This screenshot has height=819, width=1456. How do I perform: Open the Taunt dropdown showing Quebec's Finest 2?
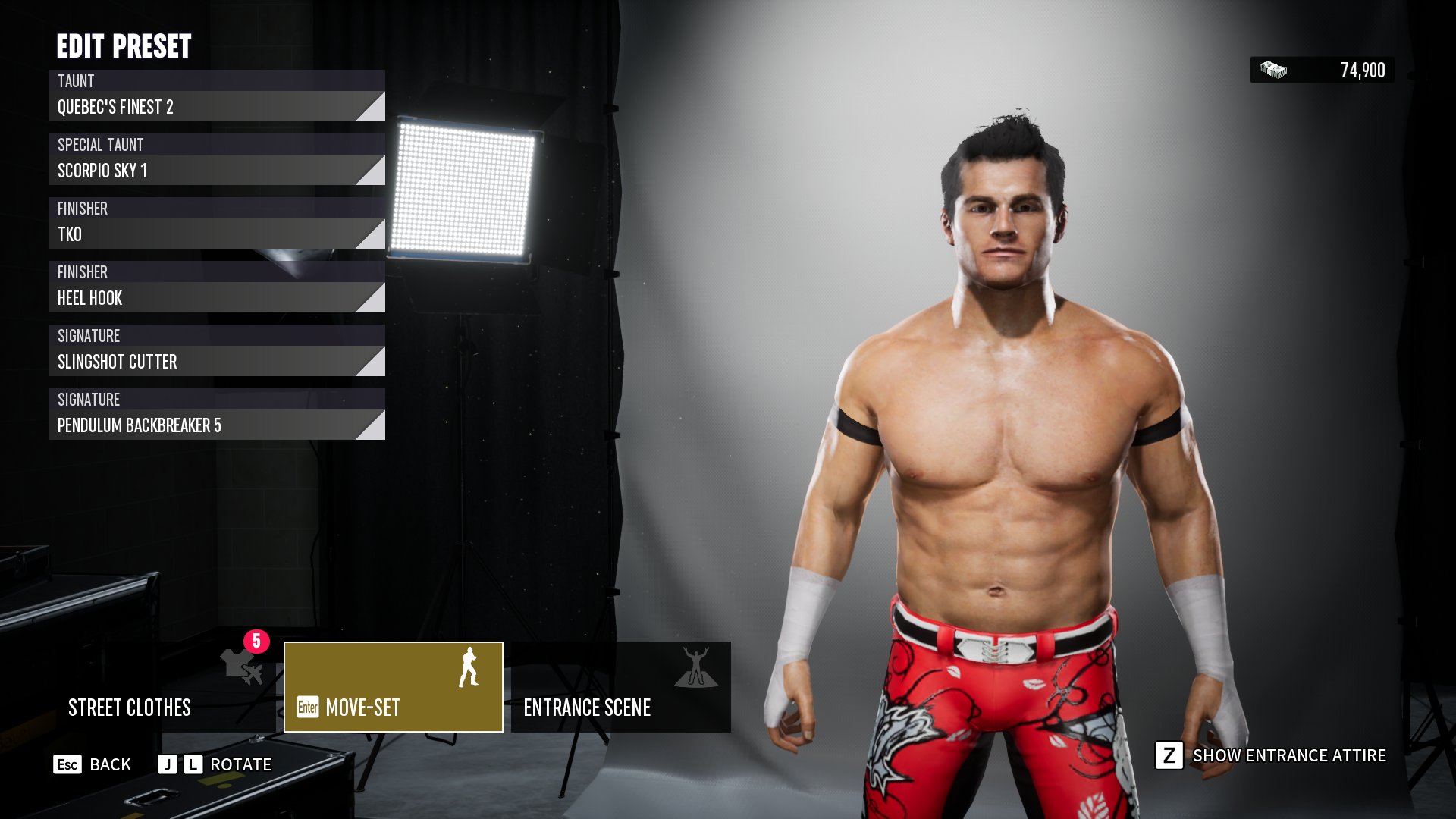click(216, 107)
